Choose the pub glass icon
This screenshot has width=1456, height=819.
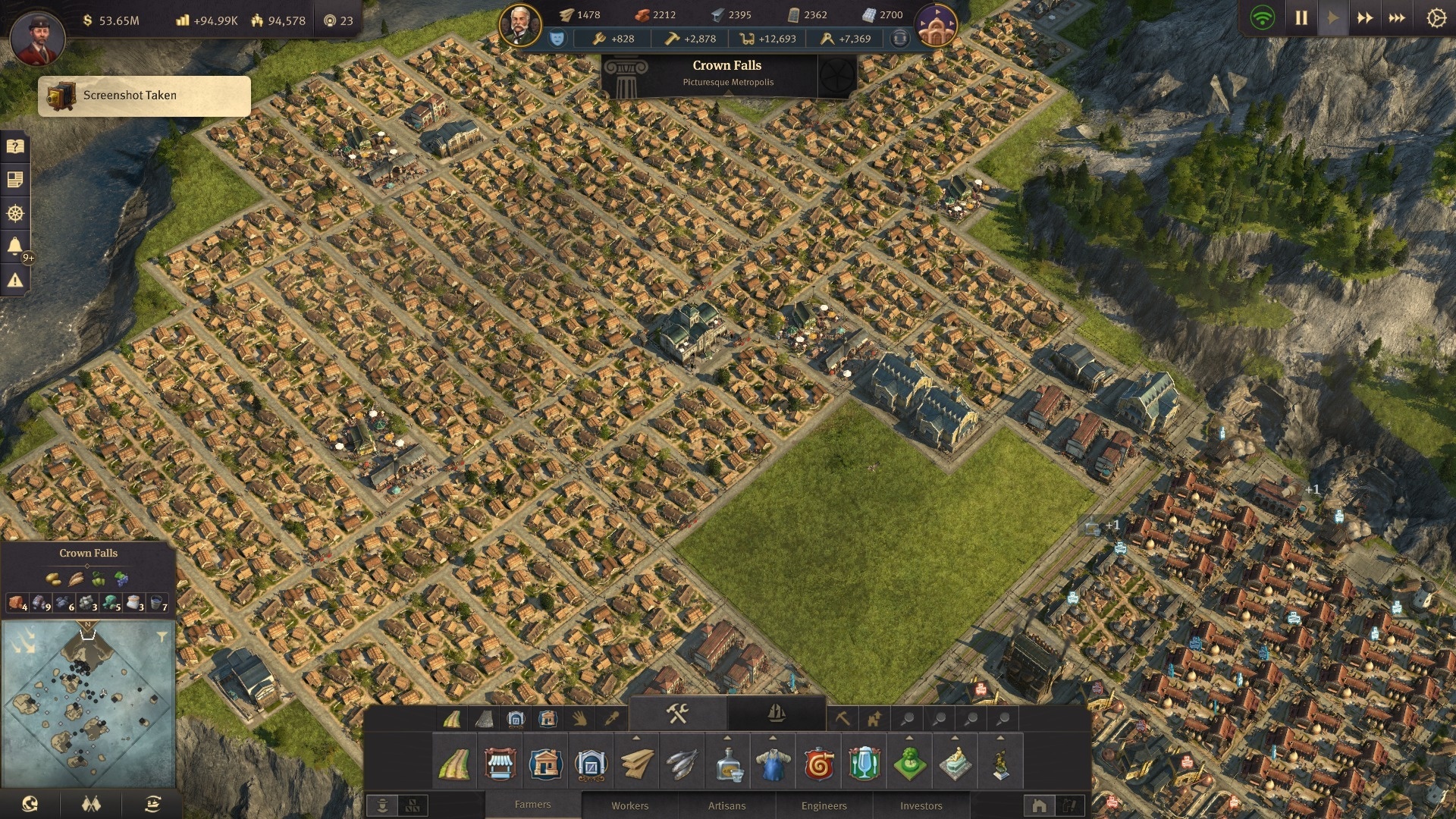coord(864,764)
